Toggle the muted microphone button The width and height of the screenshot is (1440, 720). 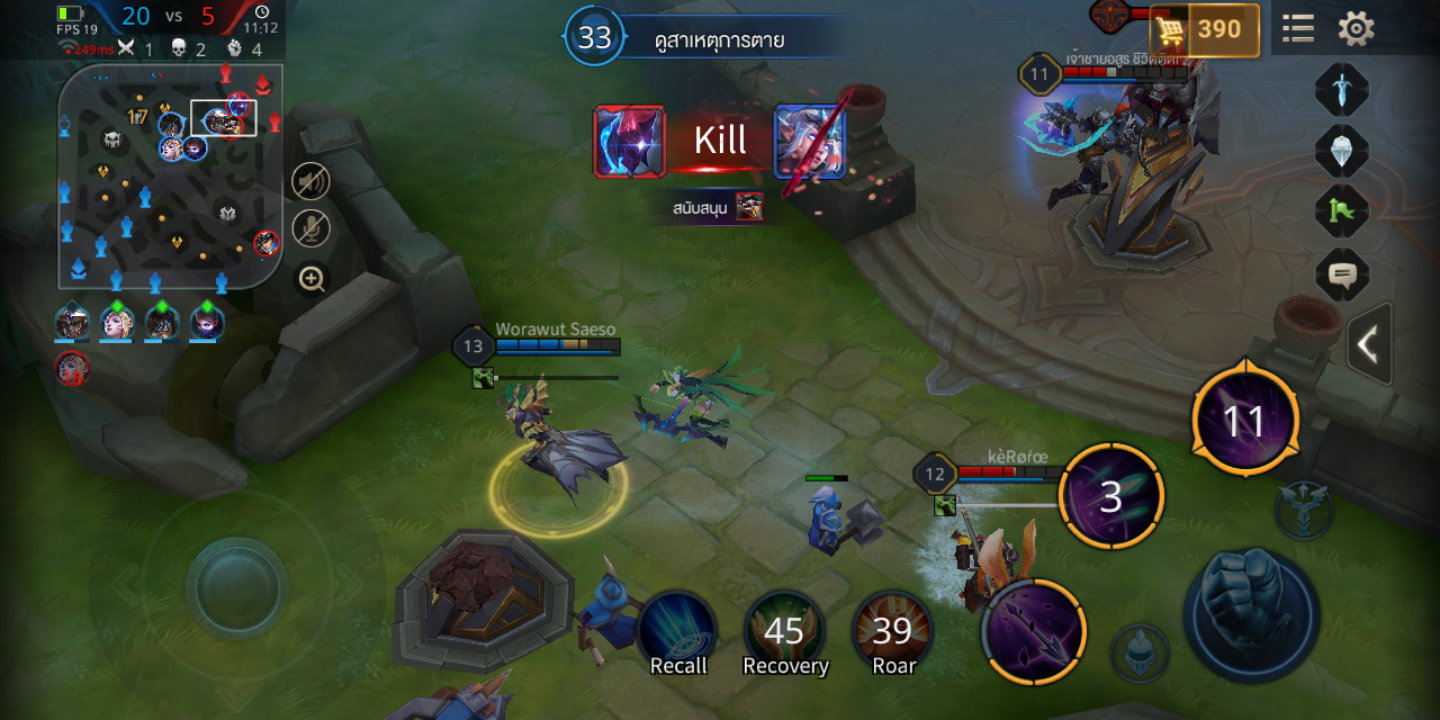coord(311,229)
